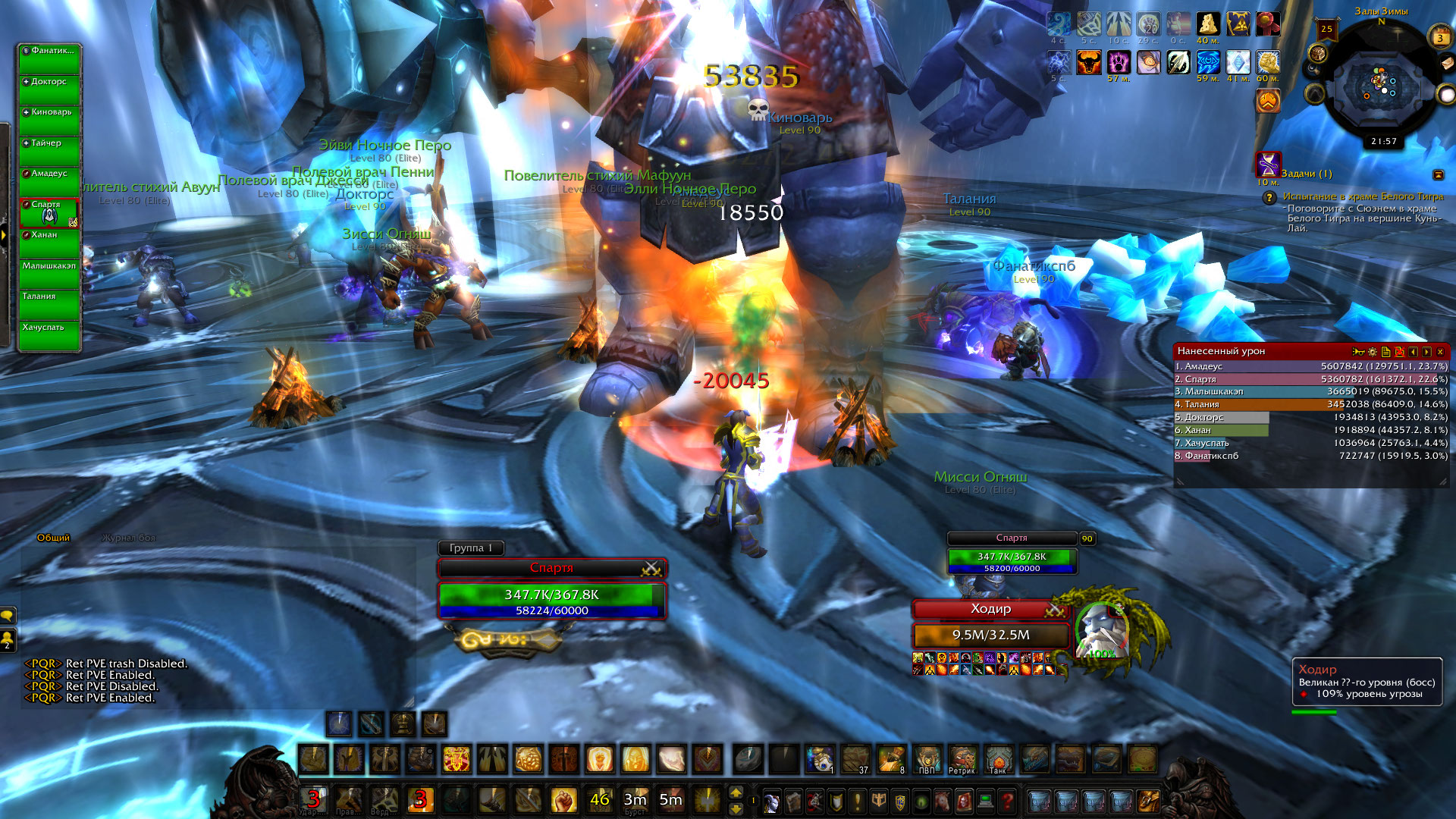The width and height of the screenshot is (1456, 819).
Task: Open quest Испытание в храме Белого Тигра
Action: 1363,196
